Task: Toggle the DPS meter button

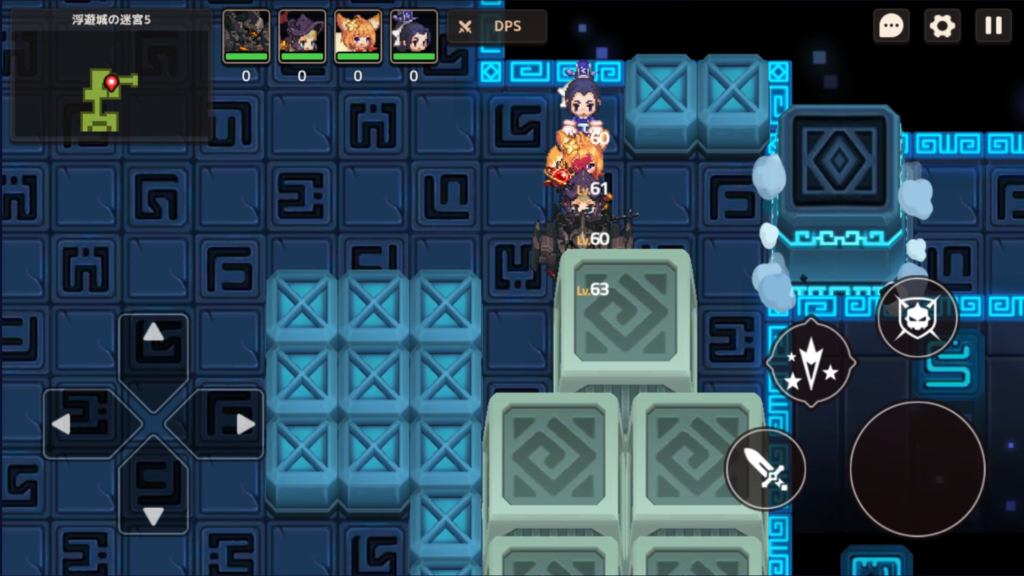Action: point(497,27)
